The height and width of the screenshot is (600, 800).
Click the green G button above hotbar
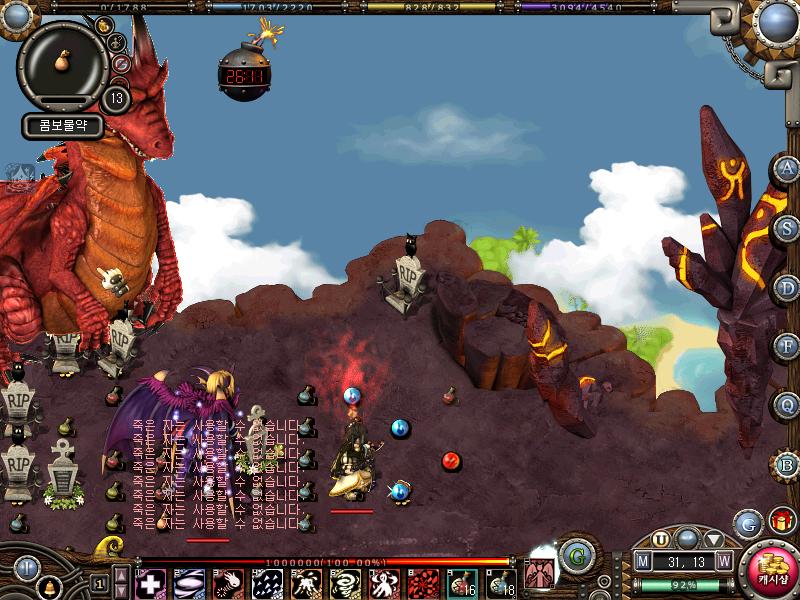pos(574,554)
